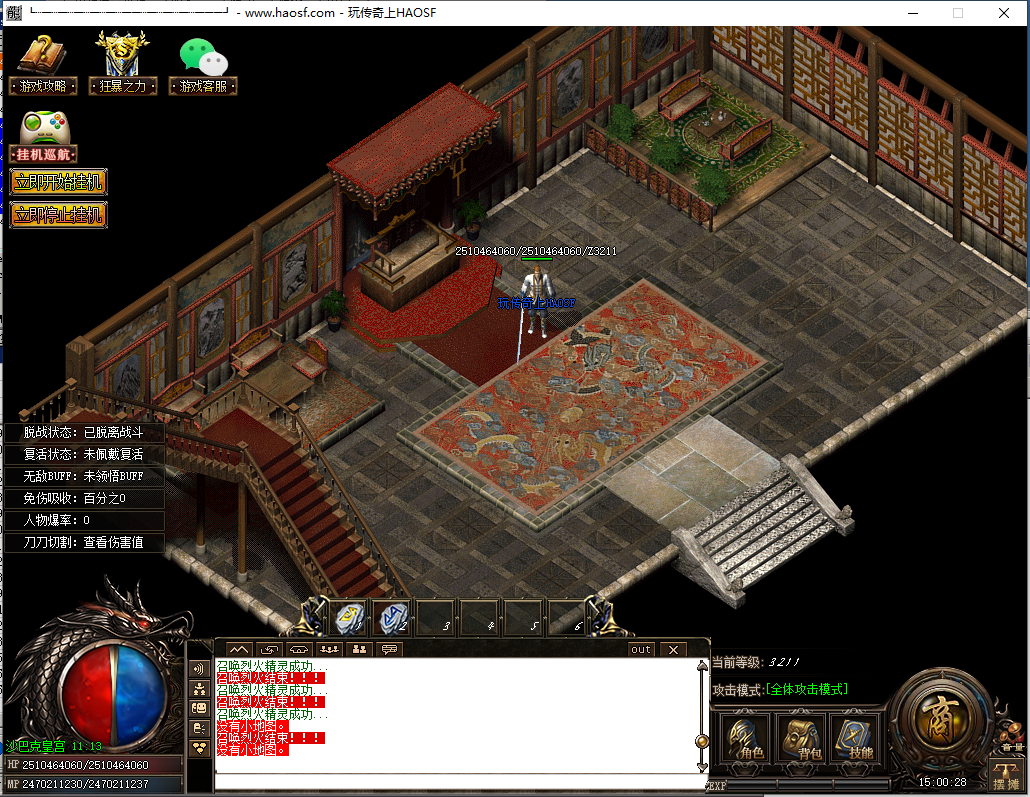This screenshot has width=1030, height=797.
Task: Open the 角色 character panel
Action: (745, 739)
